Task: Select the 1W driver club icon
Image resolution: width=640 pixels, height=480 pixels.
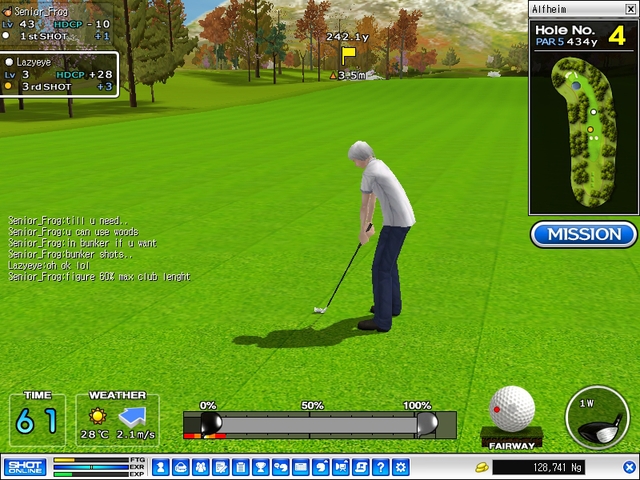Action: pos(596,418)
